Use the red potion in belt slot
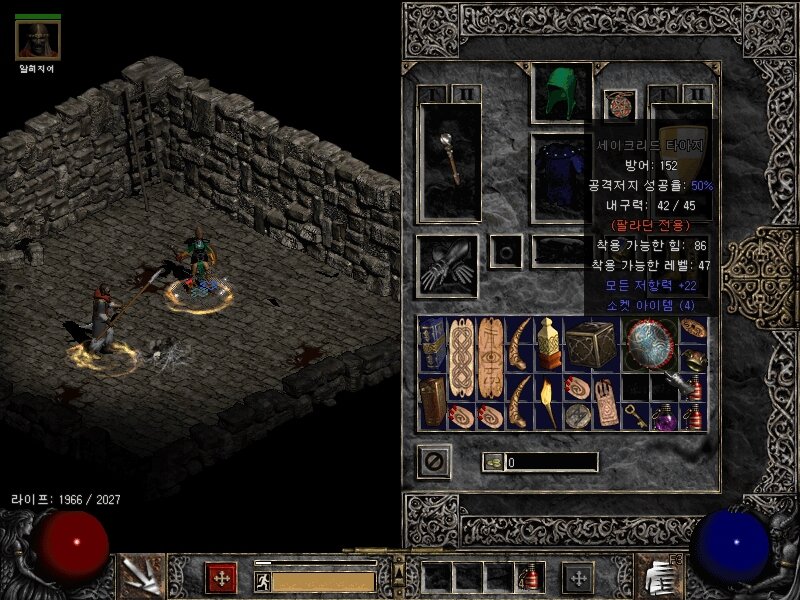Viewport: 800px width, 600px height. [x=528, y=577]
